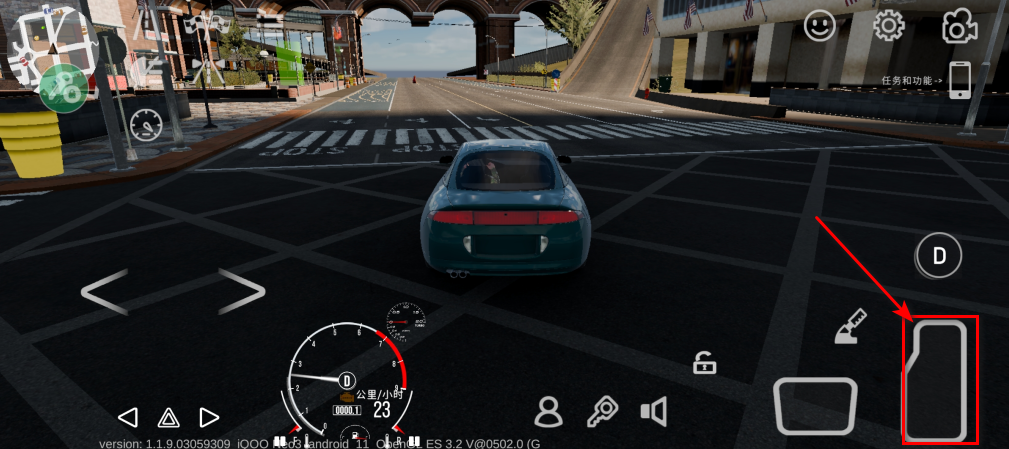Change gear using the D selector

939,256
